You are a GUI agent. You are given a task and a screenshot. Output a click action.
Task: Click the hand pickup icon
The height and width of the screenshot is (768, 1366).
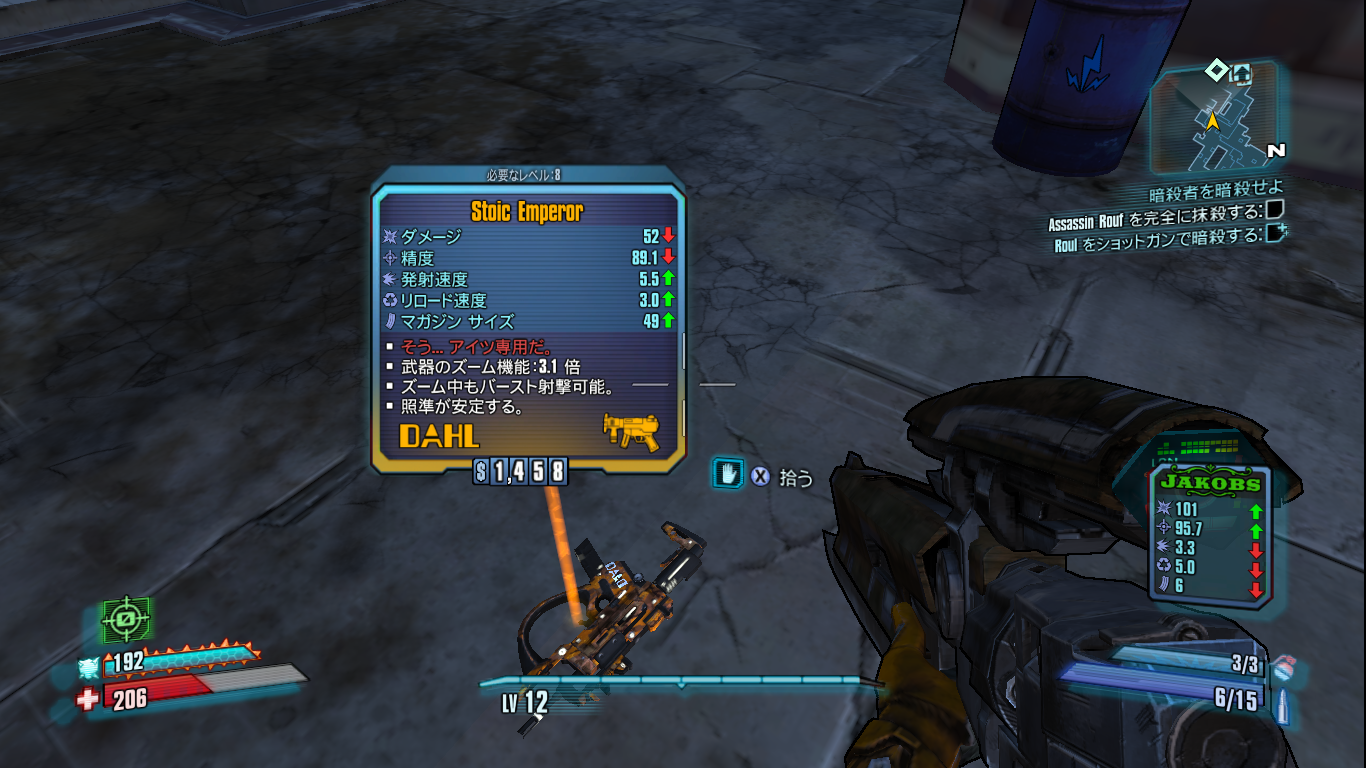click(727, 474)
